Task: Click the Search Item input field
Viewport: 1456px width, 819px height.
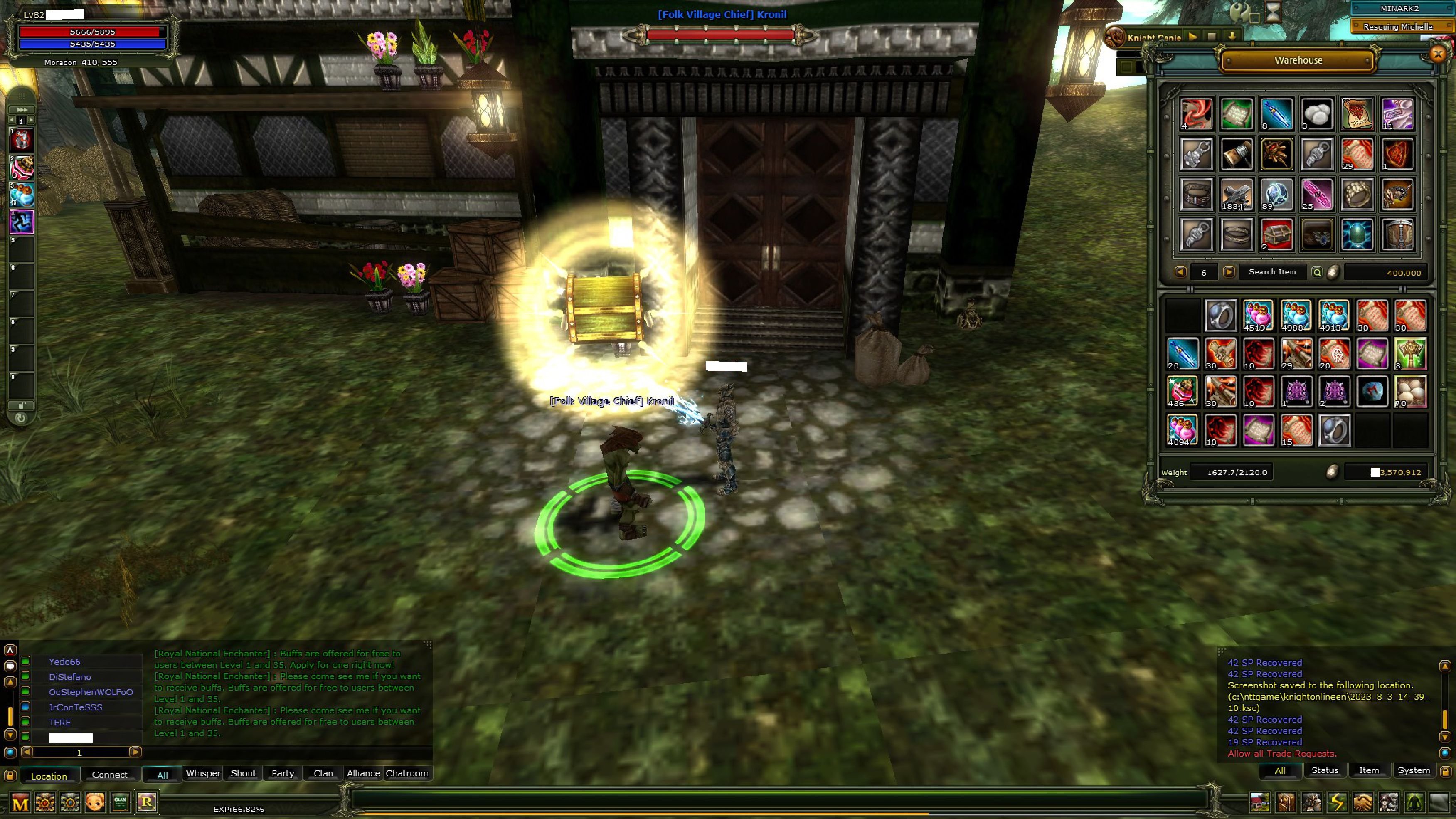Action: pyautogui.click(x=1272, y=272)
